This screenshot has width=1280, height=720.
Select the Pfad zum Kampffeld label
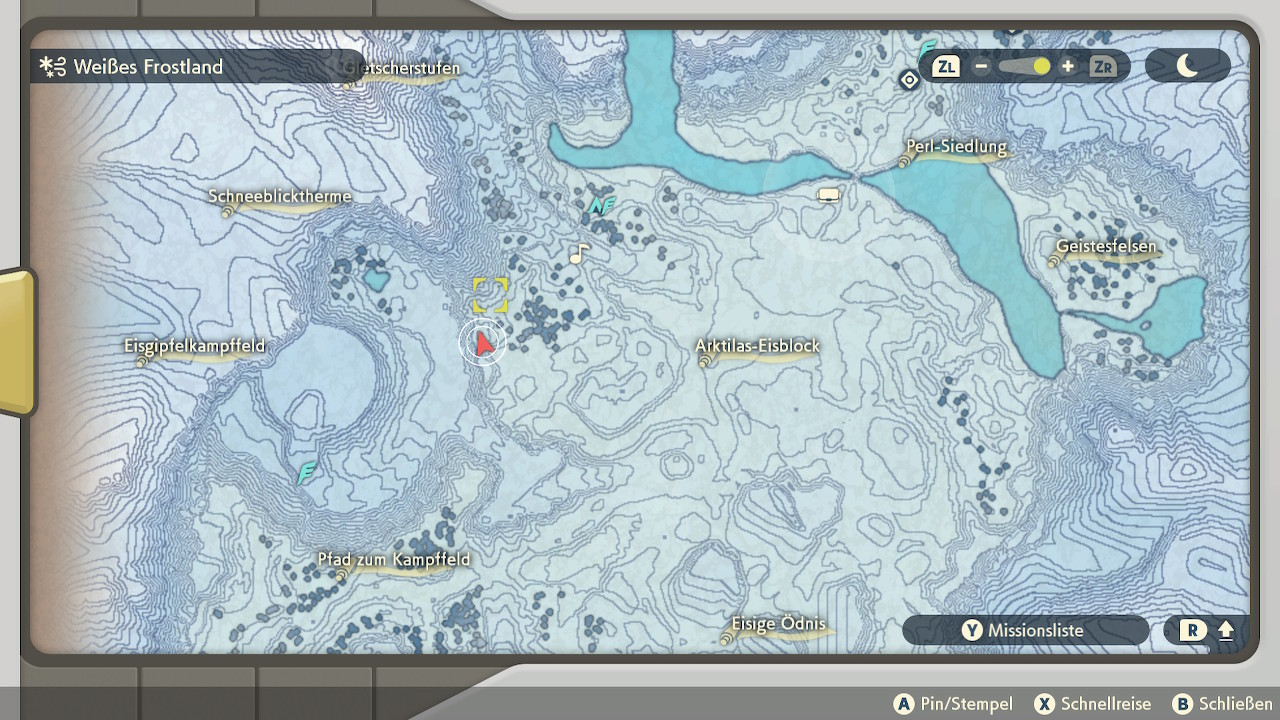[394, 560]
